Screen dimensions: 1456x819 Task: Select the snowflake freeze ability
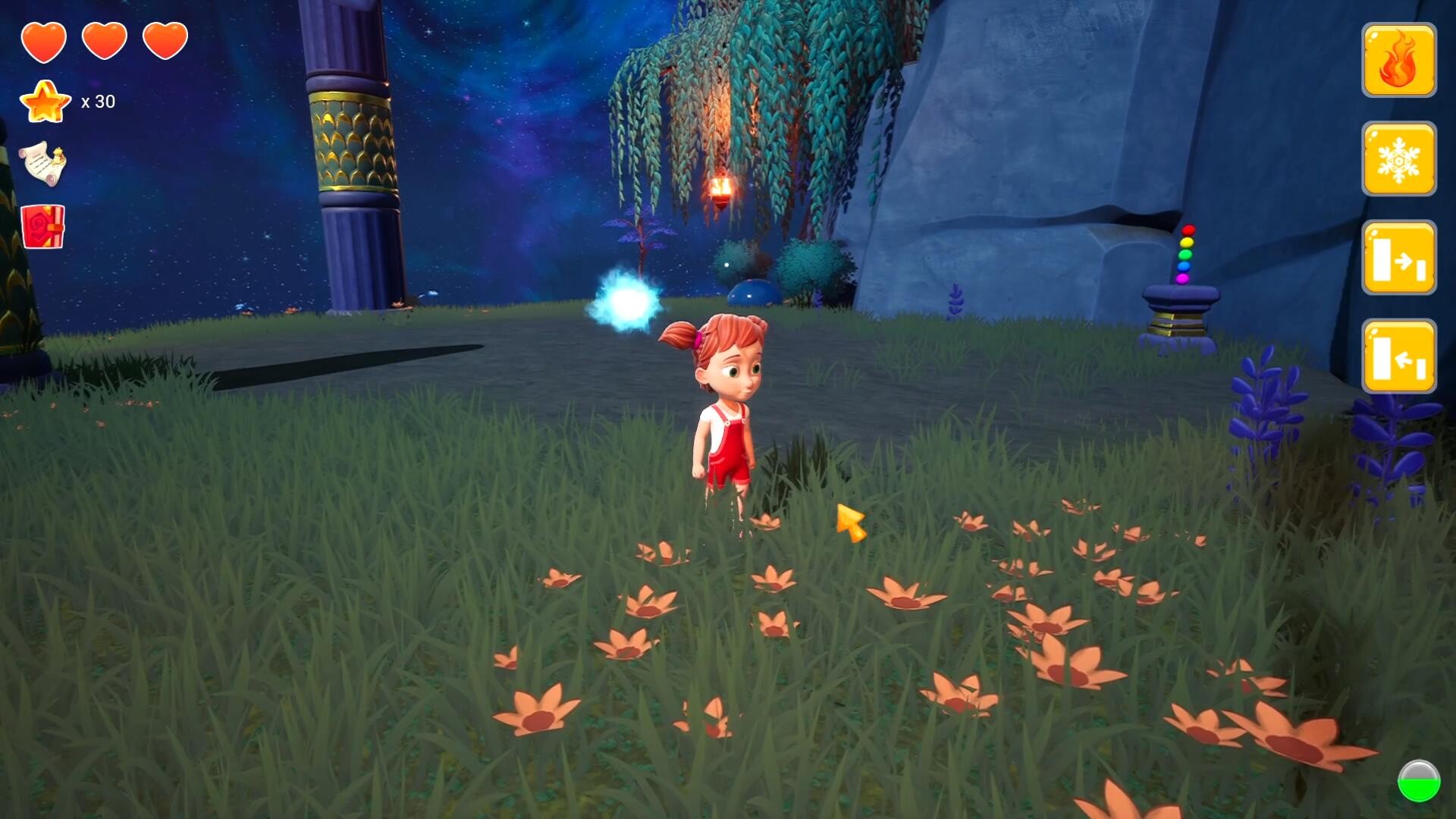point(1399,159)
